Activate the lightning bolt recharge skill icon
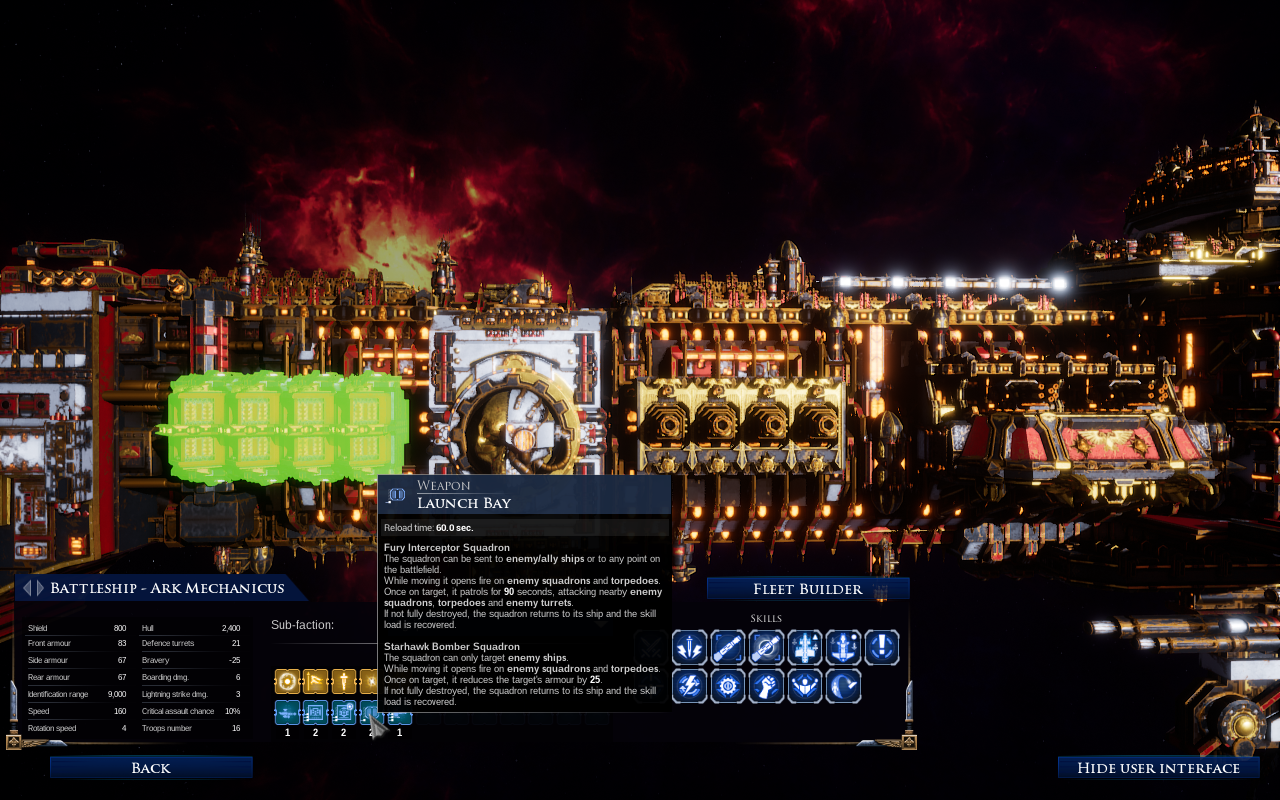The height and width of the screenshot is (800, 1280). pyautogui.click(x=690, y=686)
